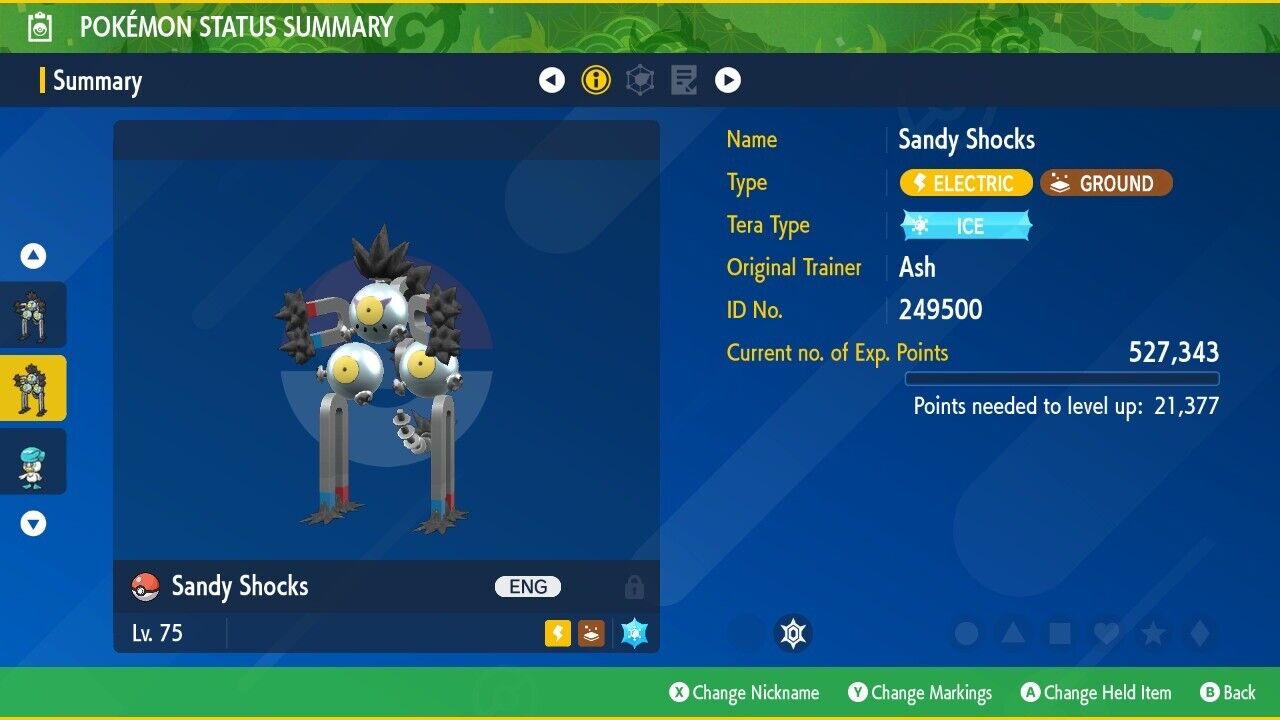1280x720 pixels.
Task: Open the memo notes tab
Action: pos(684,80)
